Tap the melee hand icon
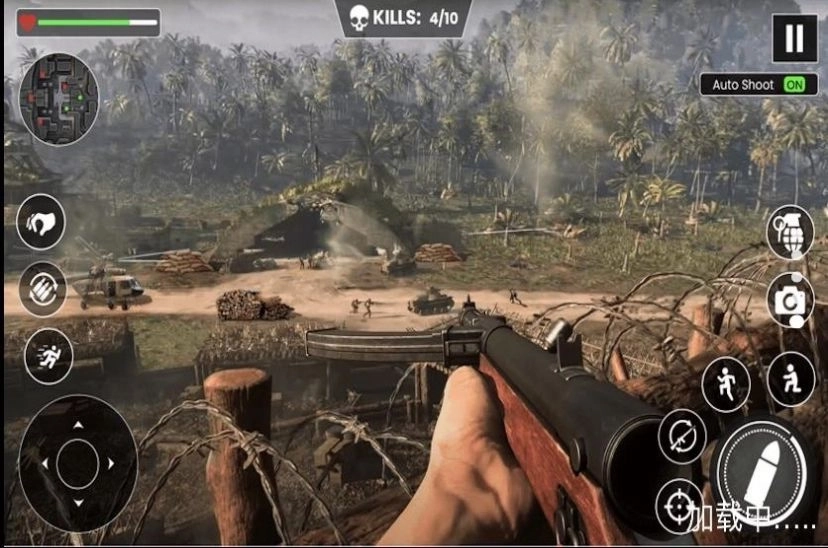Image resolution: width=828 pixels, height=548 pixels. click(42, 222)
